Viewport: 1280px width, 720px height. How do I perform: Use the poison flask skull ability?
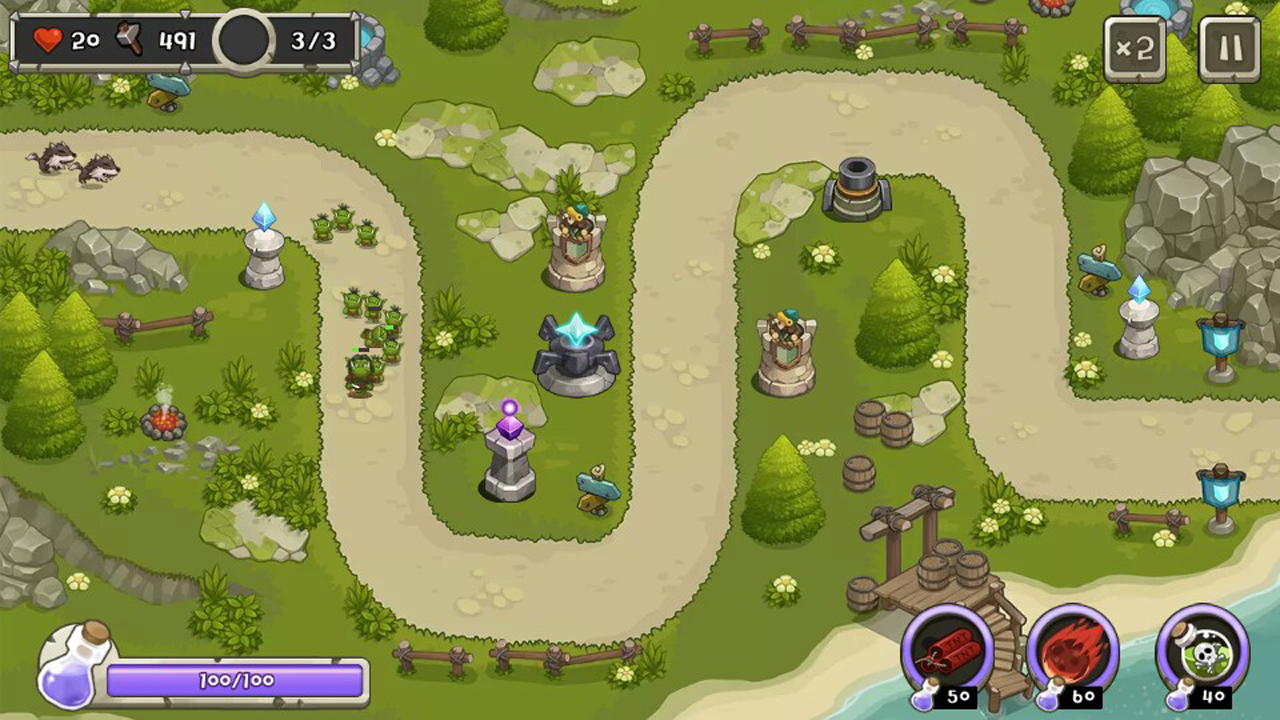[1203, 655]
